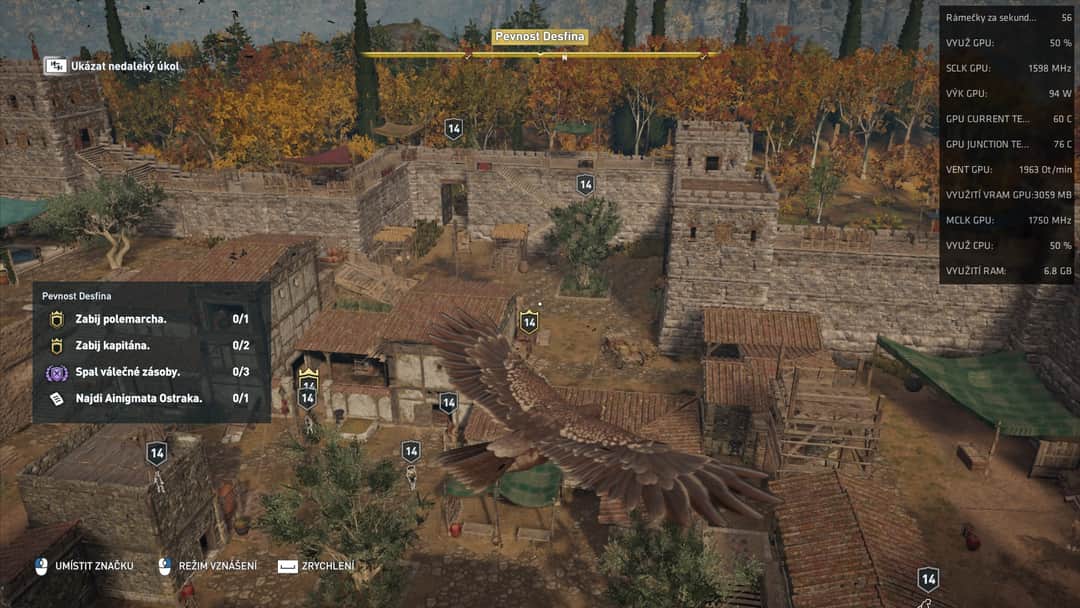
Task: Click the gold captain helmet enemy marker
Action: pyautogui.click(x=529, y=321)
